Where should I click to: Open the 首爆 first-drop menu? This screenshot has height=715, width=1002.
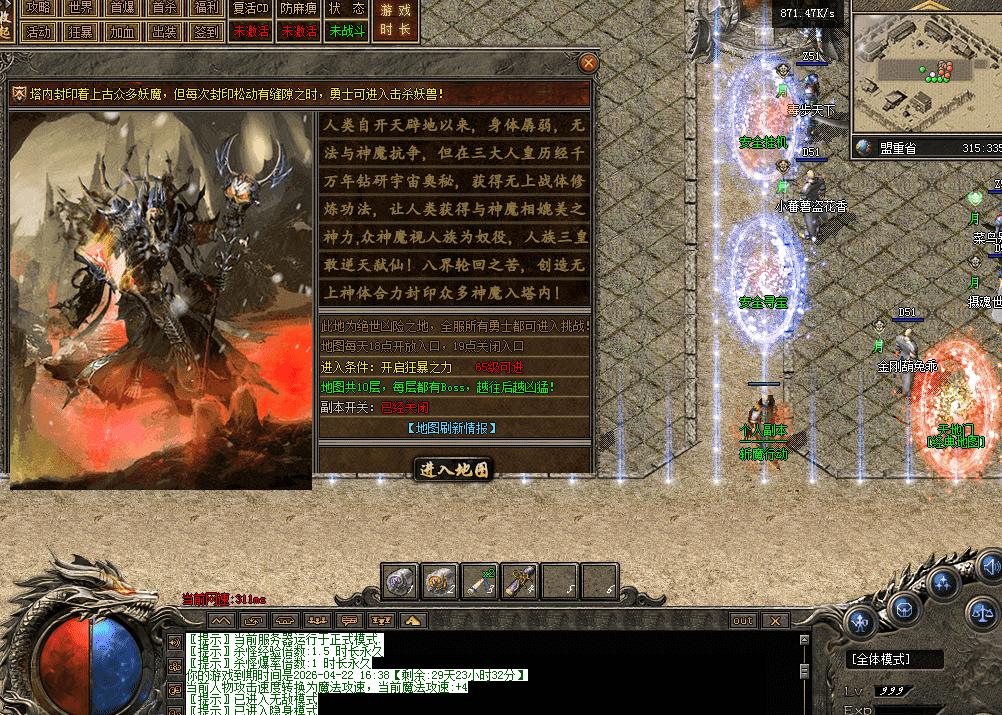[122, 8]
